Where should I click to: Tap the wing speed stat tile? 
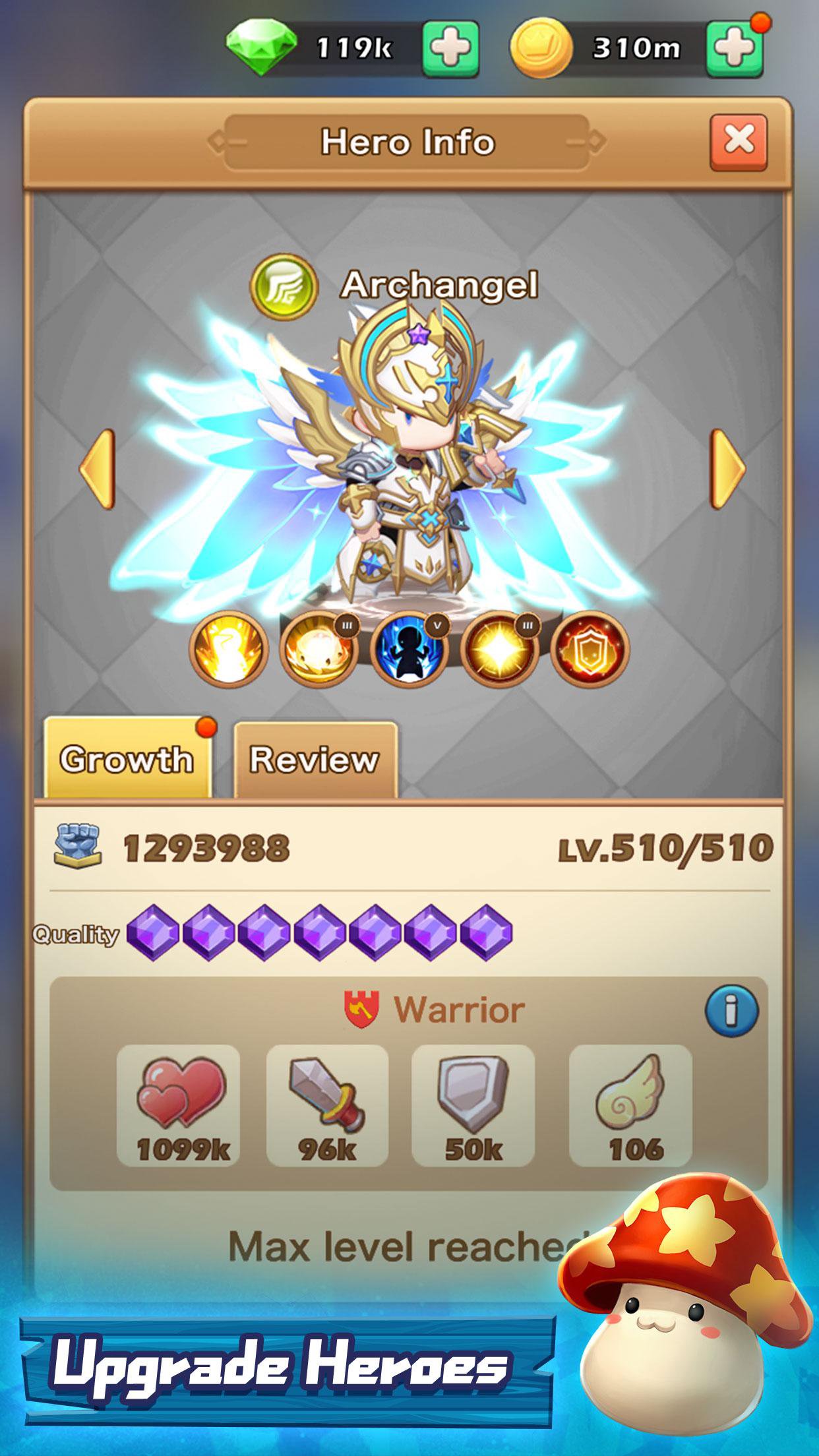tap(630, 1107)
